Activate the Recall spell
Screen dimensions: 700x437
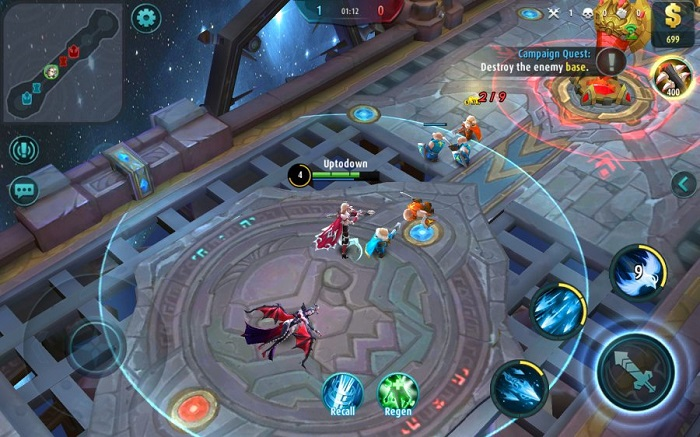[342, 392]
